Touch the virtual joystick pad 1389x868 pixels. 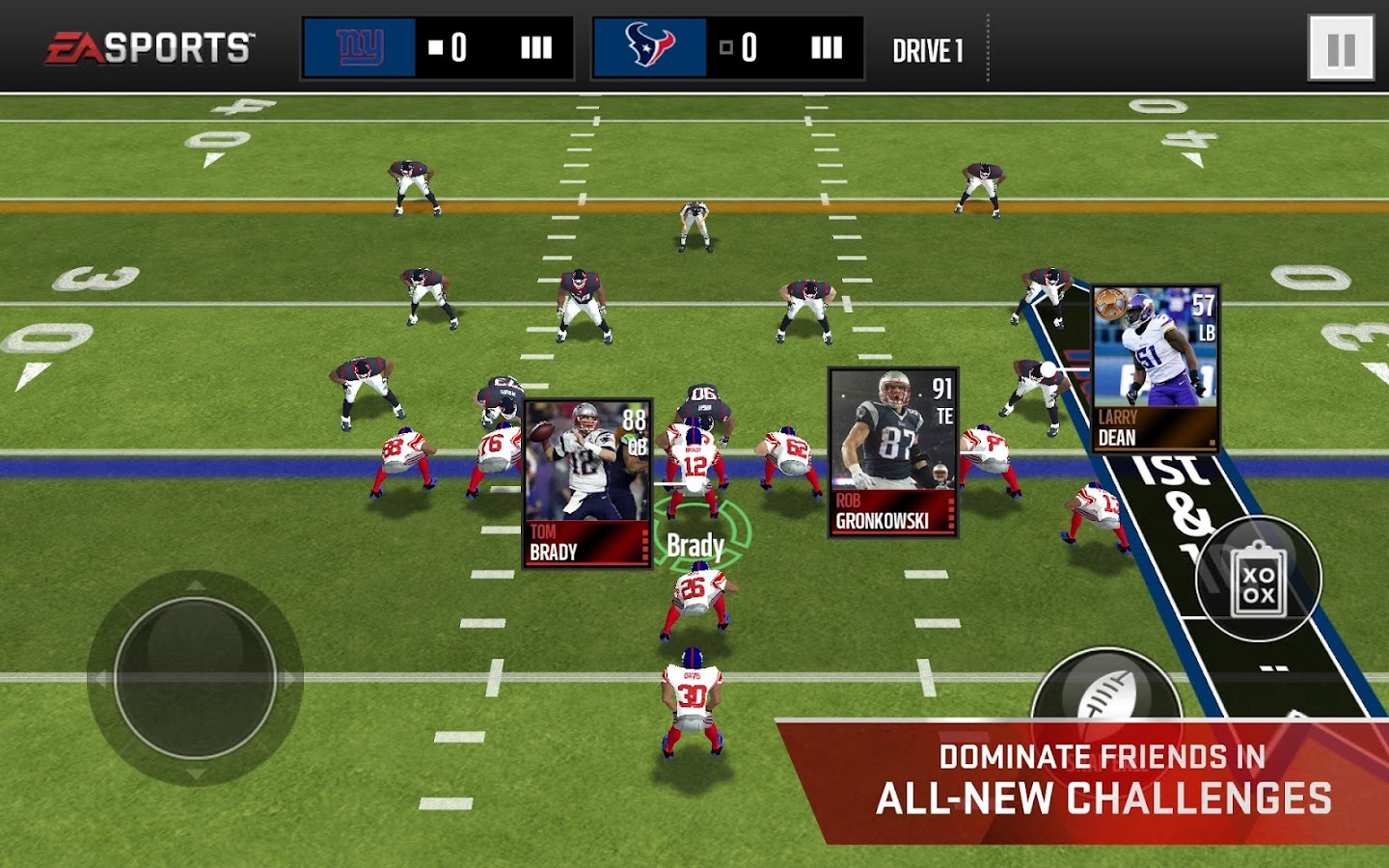(195, 678)
